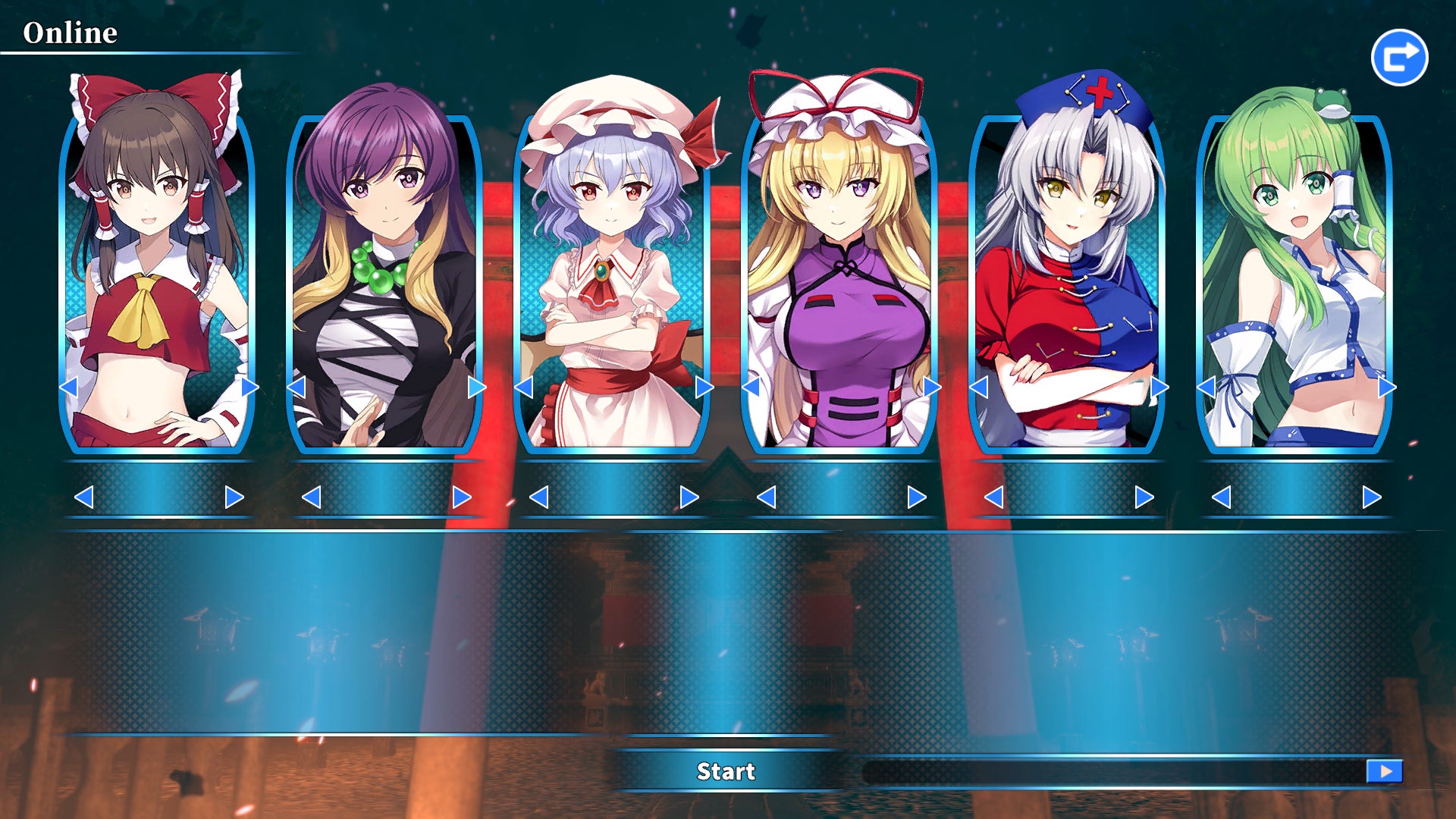This screenshot has height=819, width=1456.
Task: Click left arrow in bar under Reimu
Action: point(83,497)
